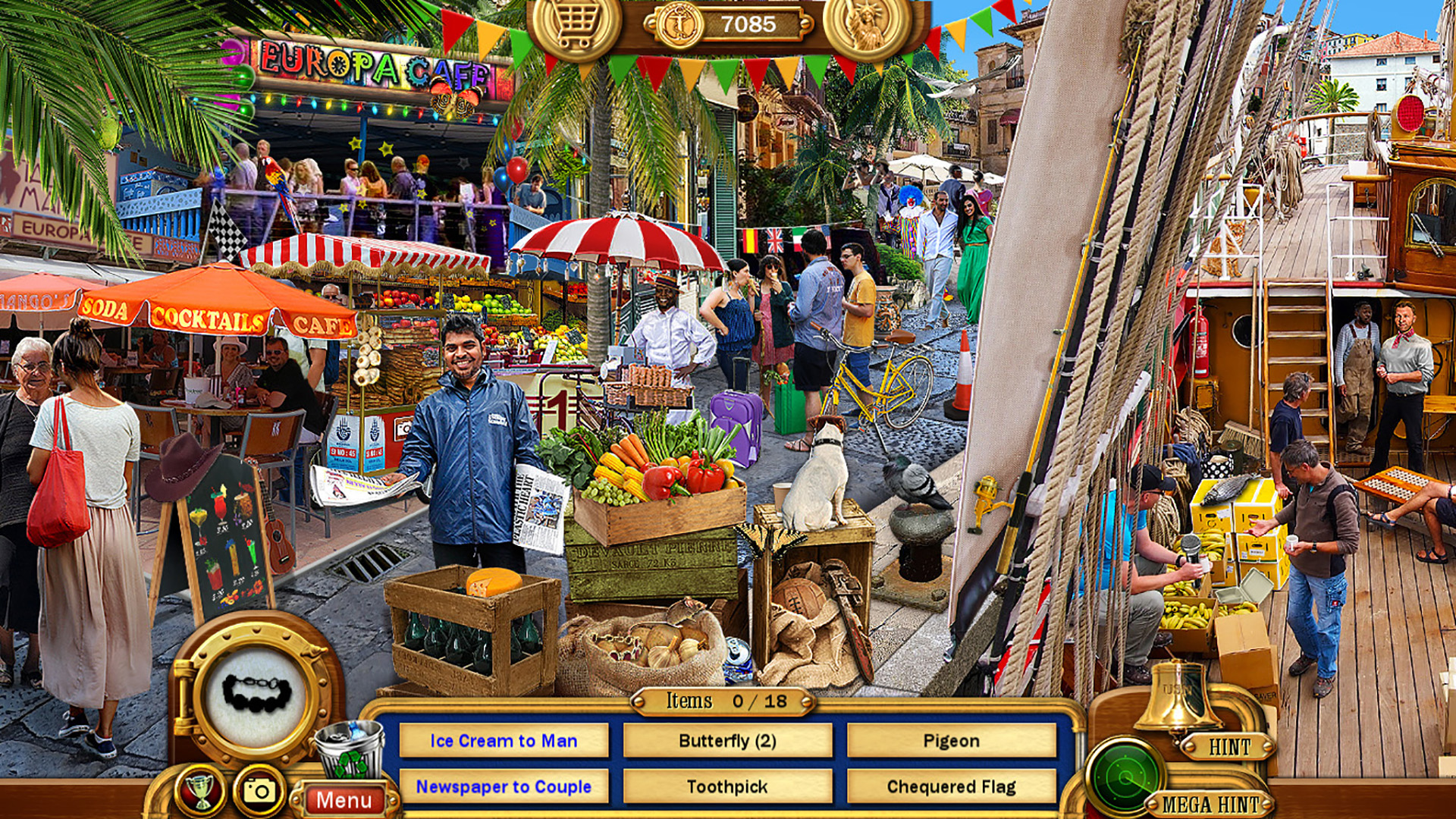Select 'Newspaper to Couple' item entry

(x=505, y=787)
